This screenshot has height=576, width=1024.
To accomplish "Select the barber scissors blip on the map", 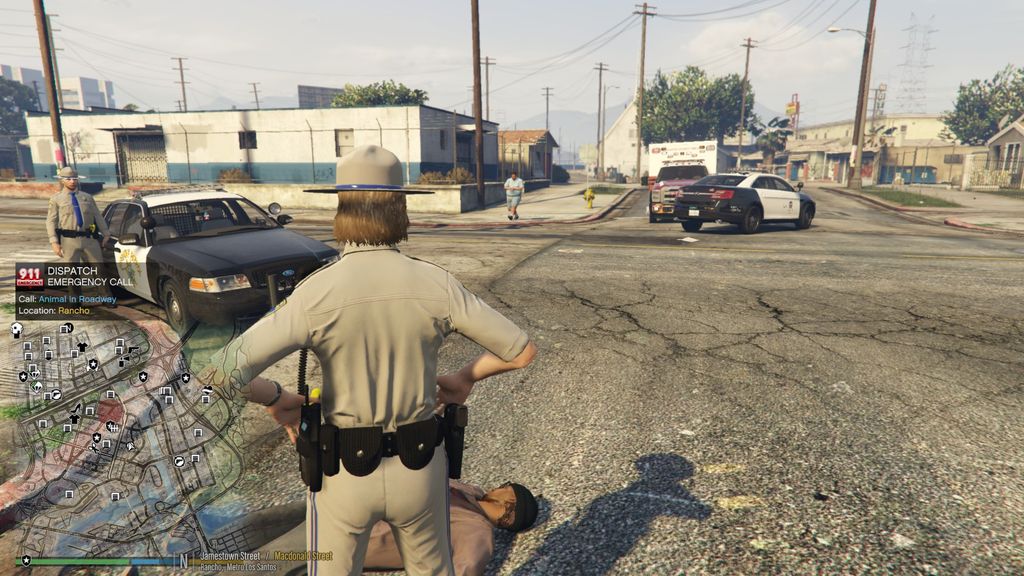I will 93,448.
